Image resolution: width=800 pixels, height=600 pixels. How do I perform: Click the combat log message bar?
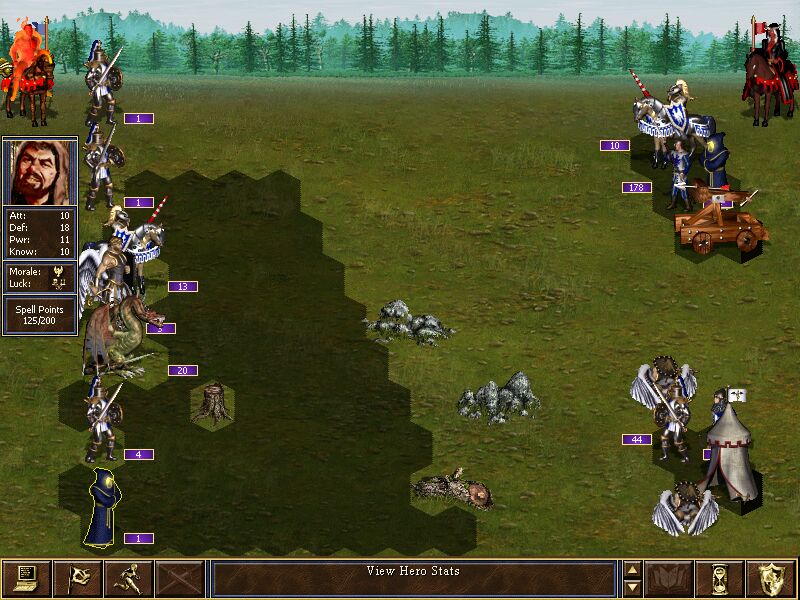[x=413, y=578]
